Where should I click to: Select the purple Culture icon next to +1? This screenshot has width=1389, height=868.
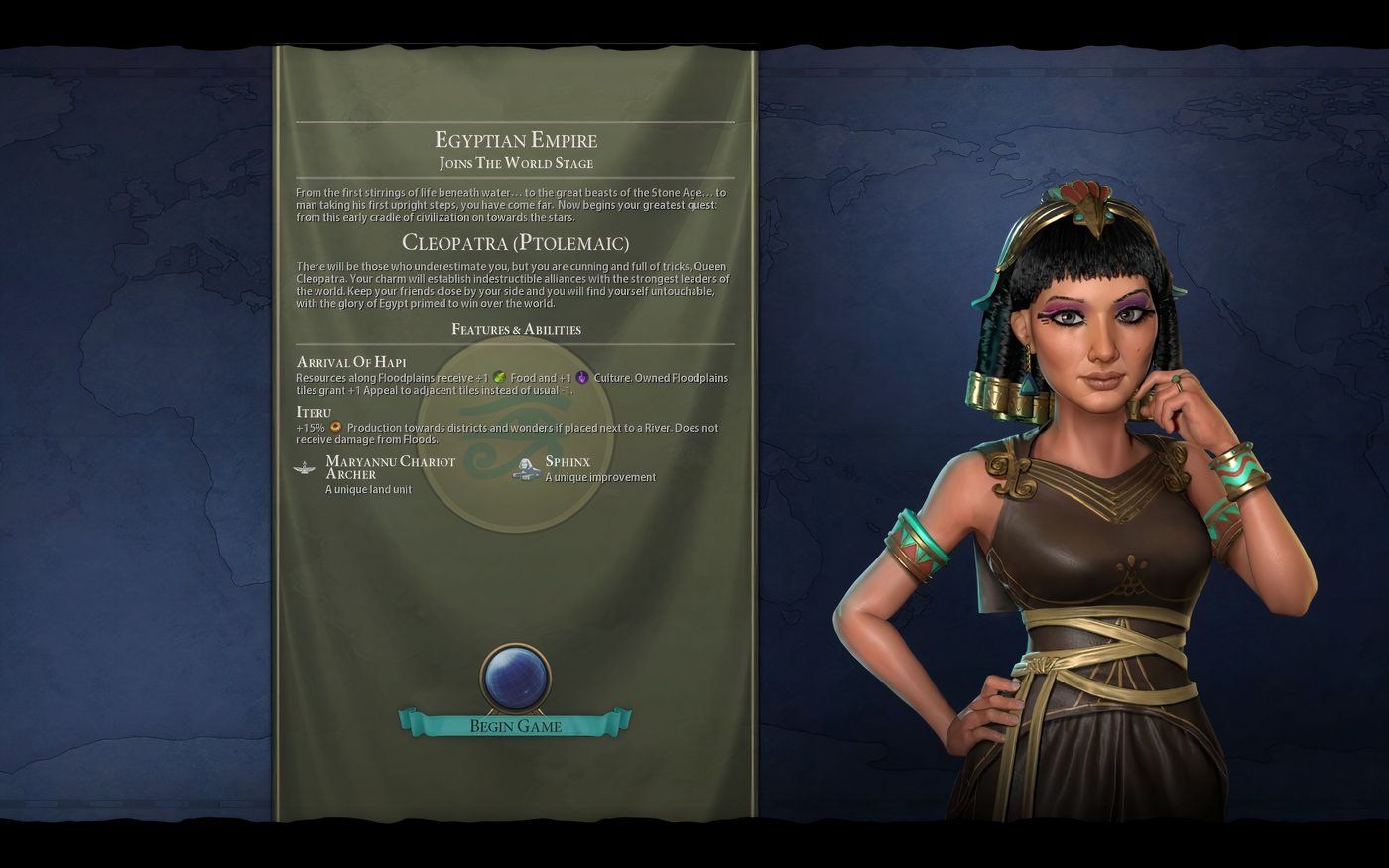click(583, 378)
